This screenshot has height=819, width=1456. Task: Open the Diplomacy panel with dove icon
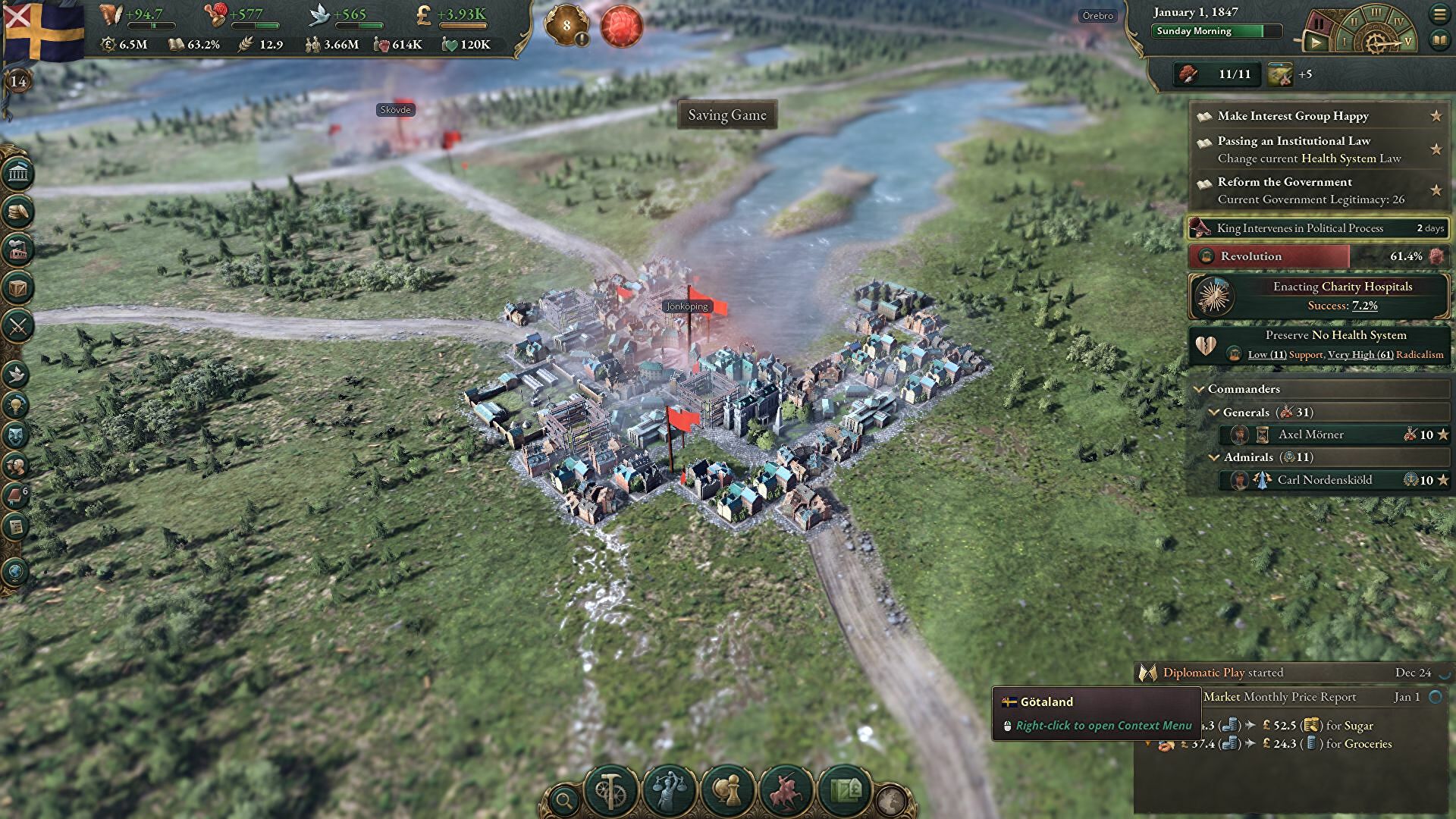click(x=17, y=374)
